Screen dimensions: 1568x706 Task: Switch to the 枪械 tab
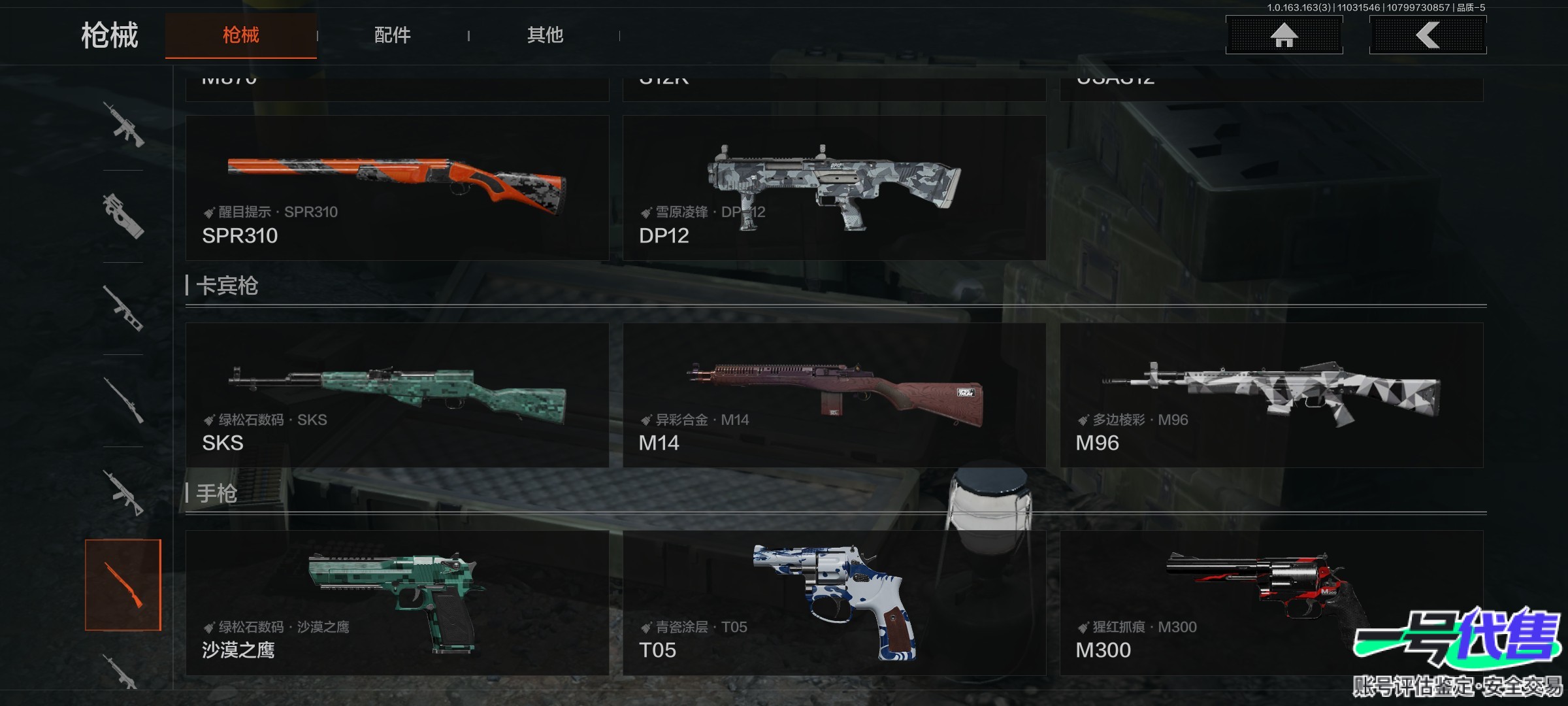tap(240, 35)
